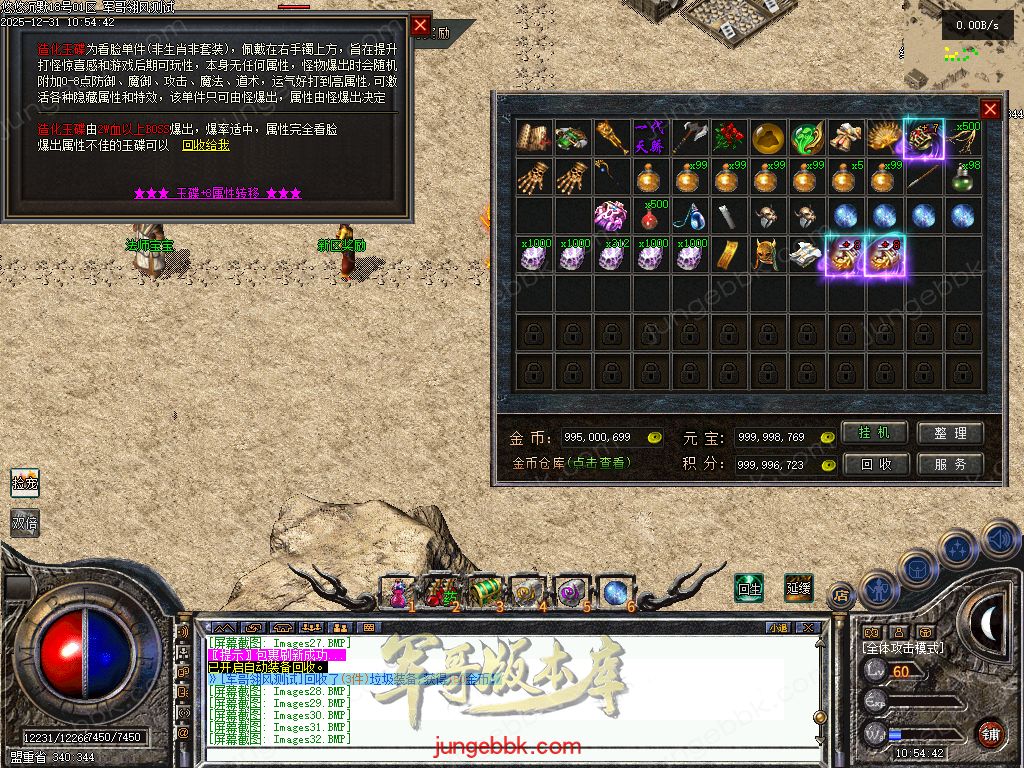The image size is (1024, 768).
Task: Open the 服务 service button
Action: (x=950, y=464)
